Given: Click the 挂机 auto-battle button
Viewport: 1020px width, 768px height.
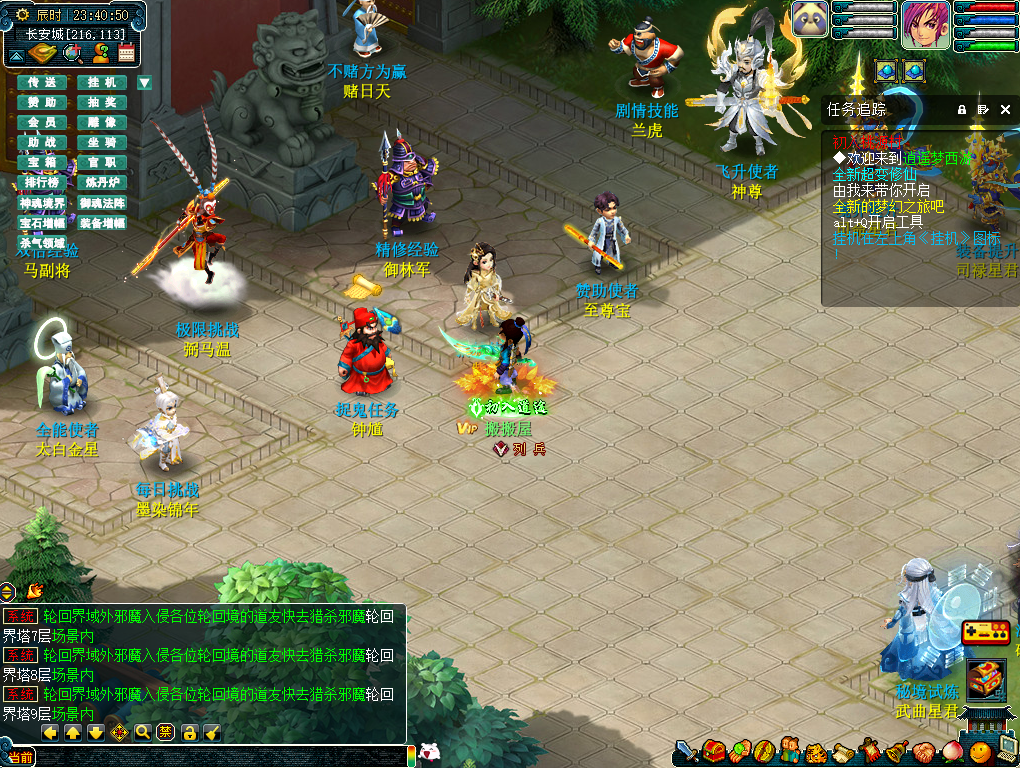Looking at the screenshot, I should pos(102,82).
